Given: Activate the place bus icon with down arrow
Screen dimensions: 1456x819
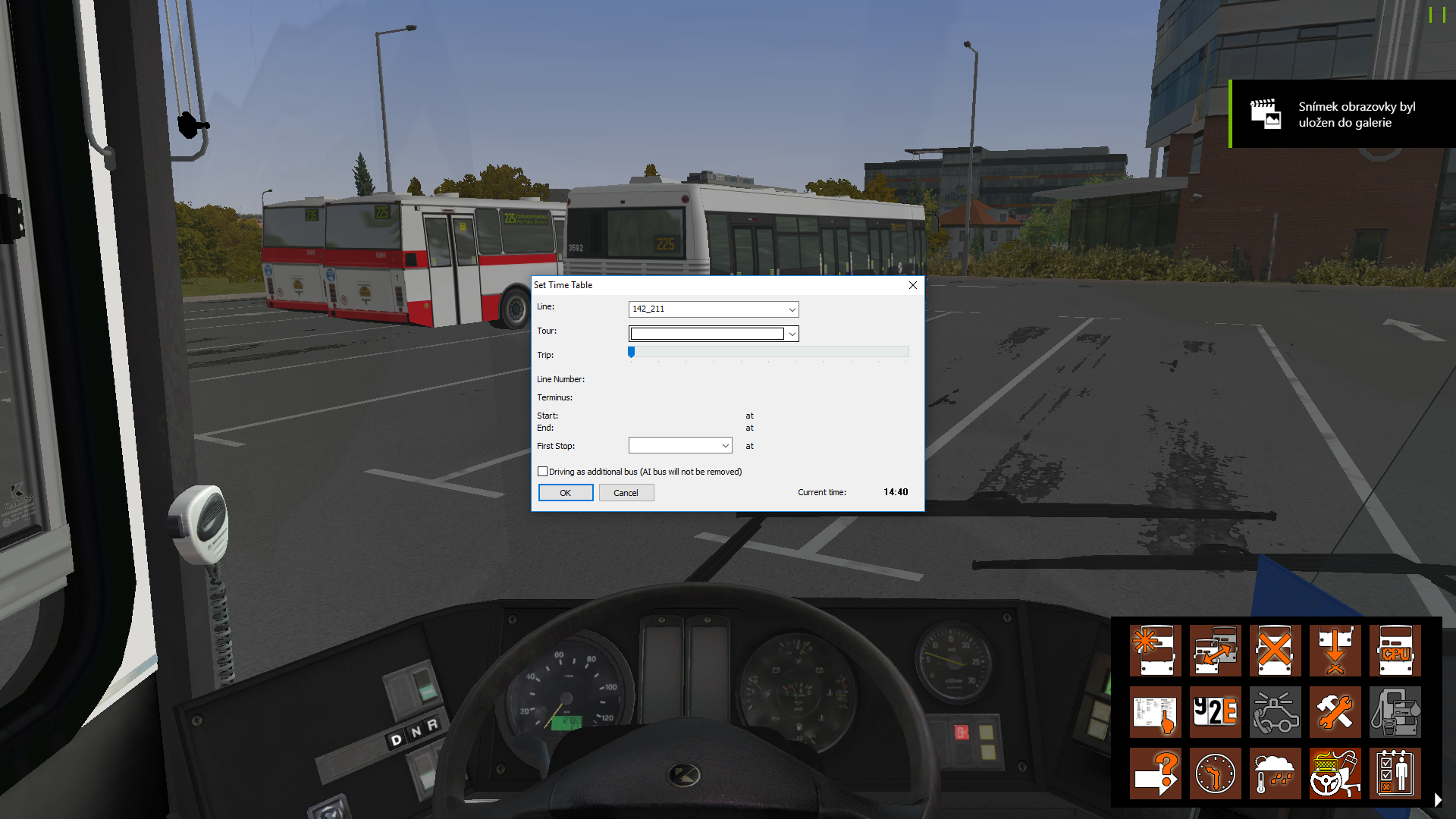Looking at the screenshot, I should (x=1335, y=650).
